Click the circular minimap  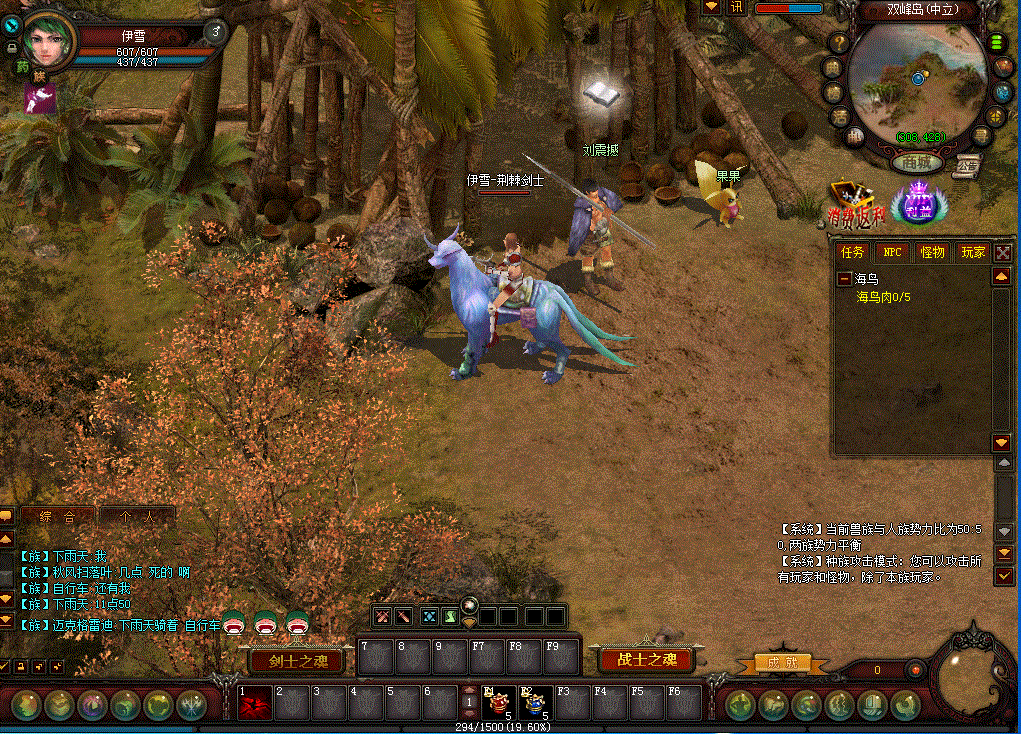pyautogui.click(x=919, y=82)
